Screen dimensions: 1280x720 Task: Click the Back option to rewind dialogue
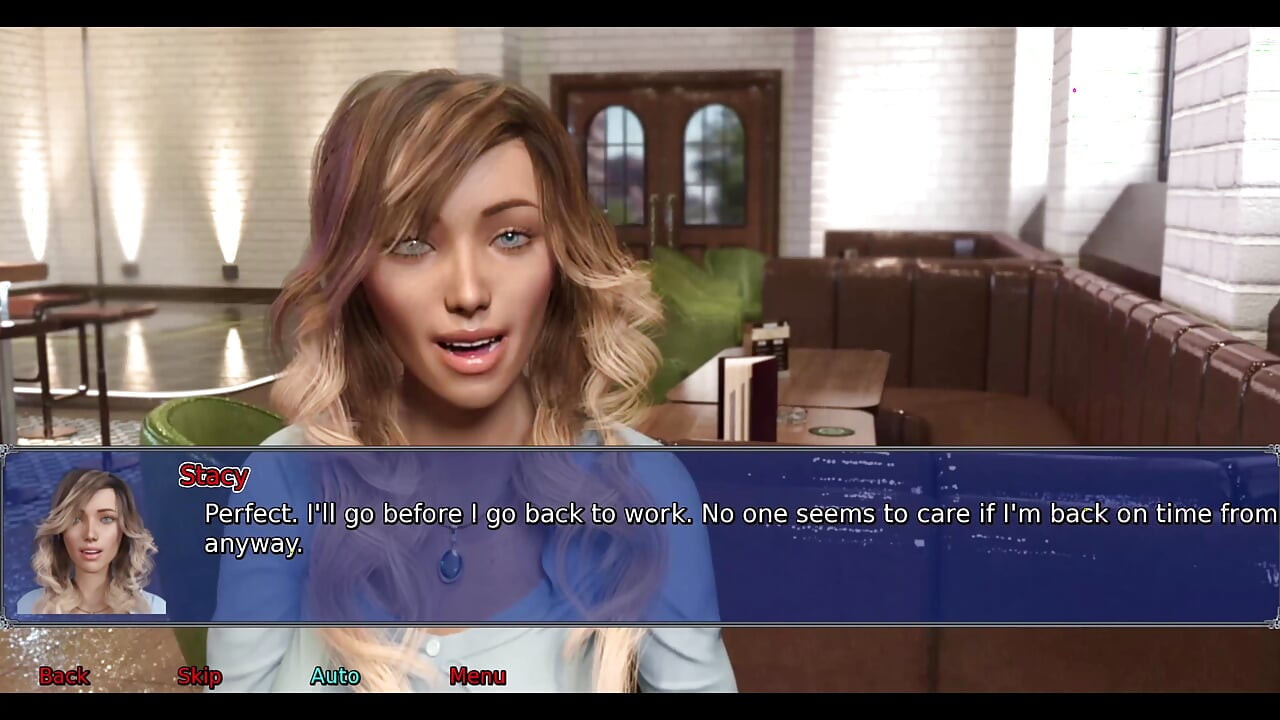[63, 676]
